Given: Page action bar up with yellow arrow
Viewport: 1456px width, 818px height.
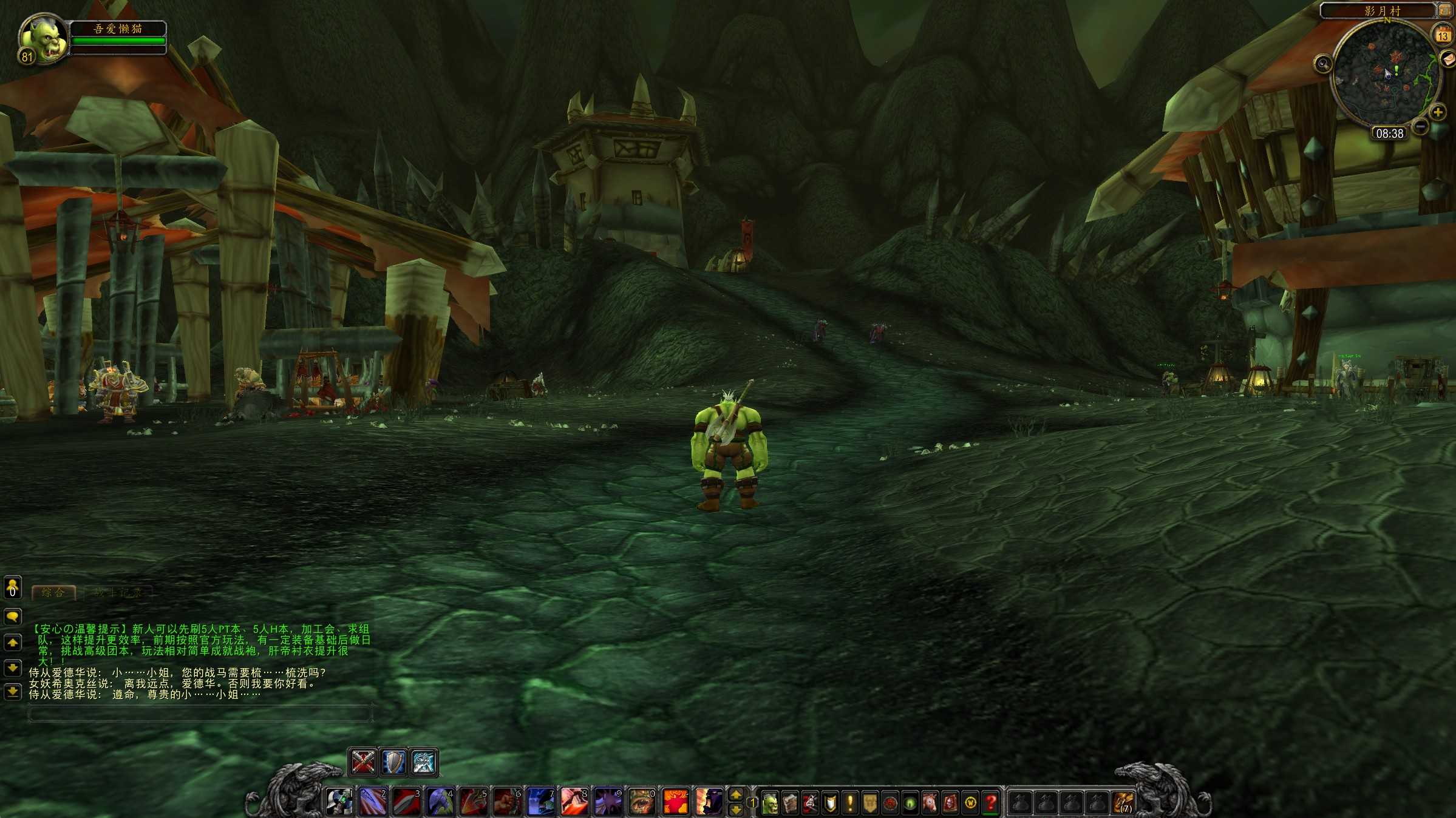Looking at the screenshot, I should click(x=736, y=794).
